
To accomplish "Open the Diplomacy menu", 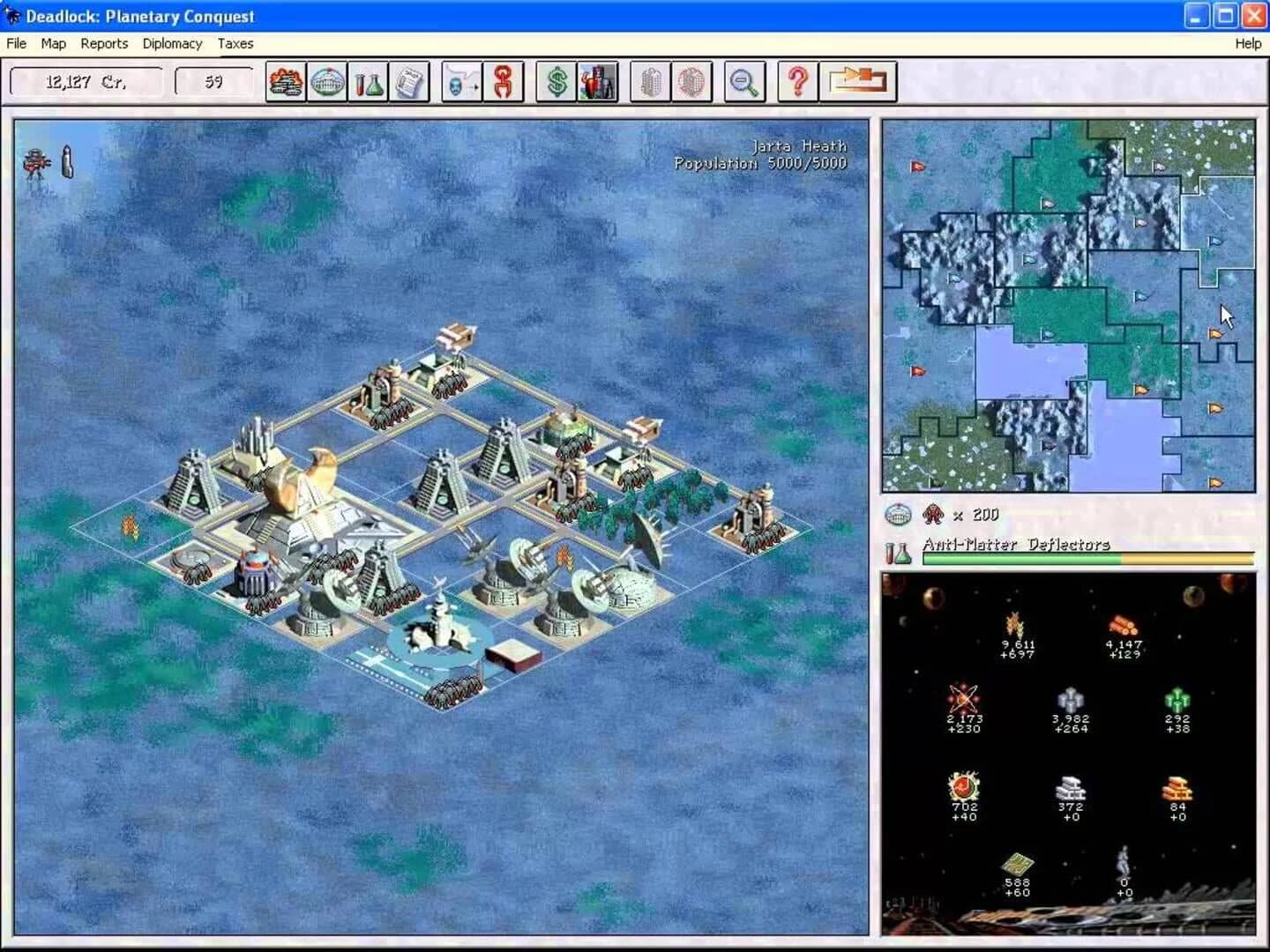I will pos(172,43).
